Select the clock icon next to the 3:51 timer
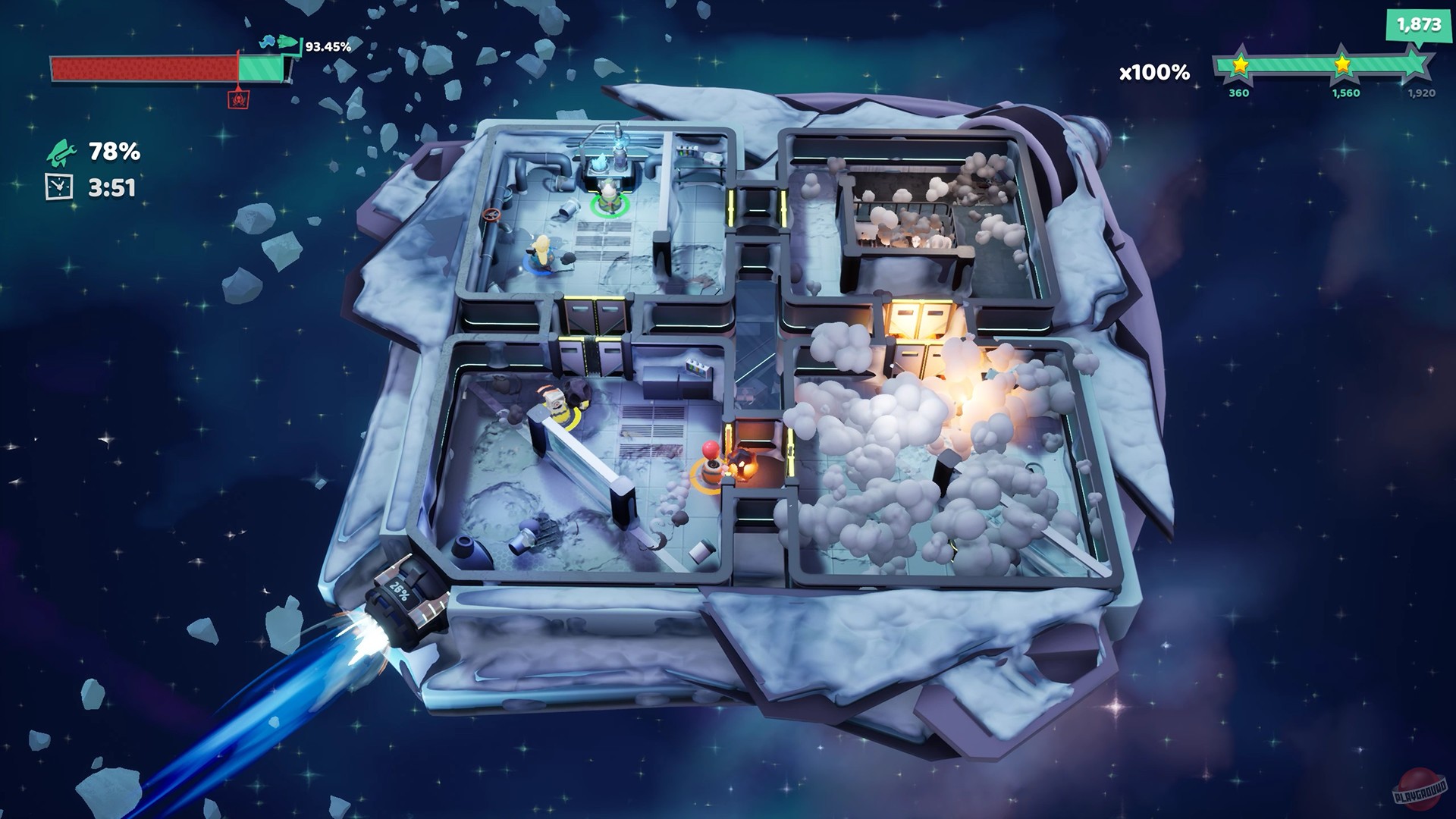The height and width of the screenshot is (819, 1456). pos(58,187)
